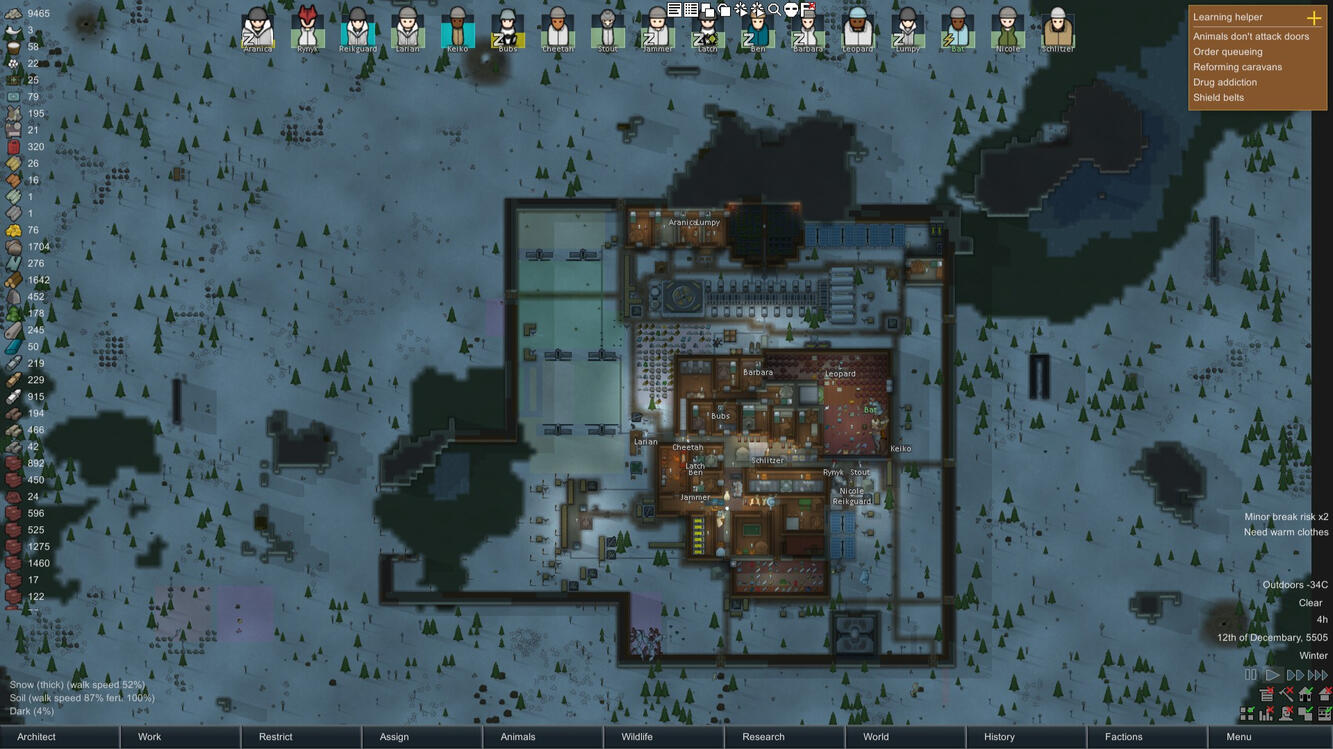Click the copy-settings squares icon in the top toolbar

click(707, 10)
